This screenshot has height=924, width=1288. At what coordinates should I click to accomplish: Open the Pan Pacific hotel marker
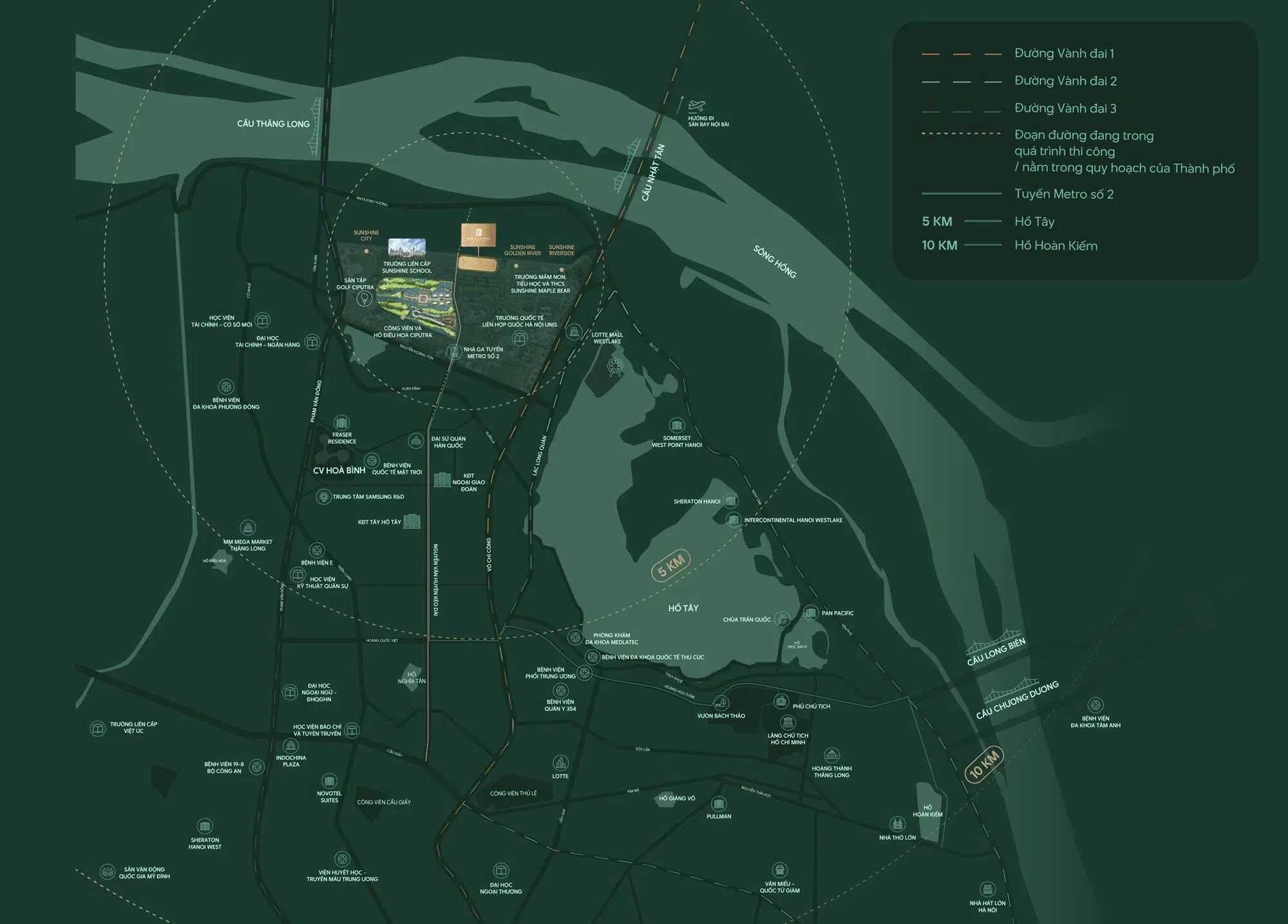(810, 613)
